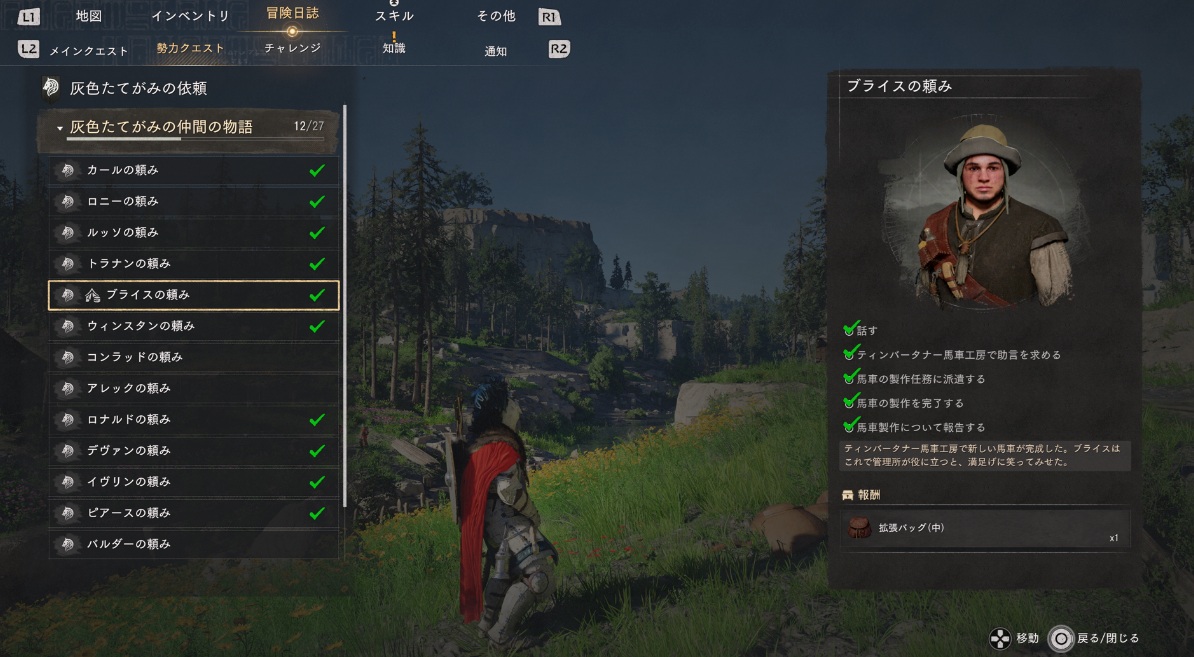This screenshot has width=1194, height=657.
Task: Open the スキル tab
Action: pos(394,16)
